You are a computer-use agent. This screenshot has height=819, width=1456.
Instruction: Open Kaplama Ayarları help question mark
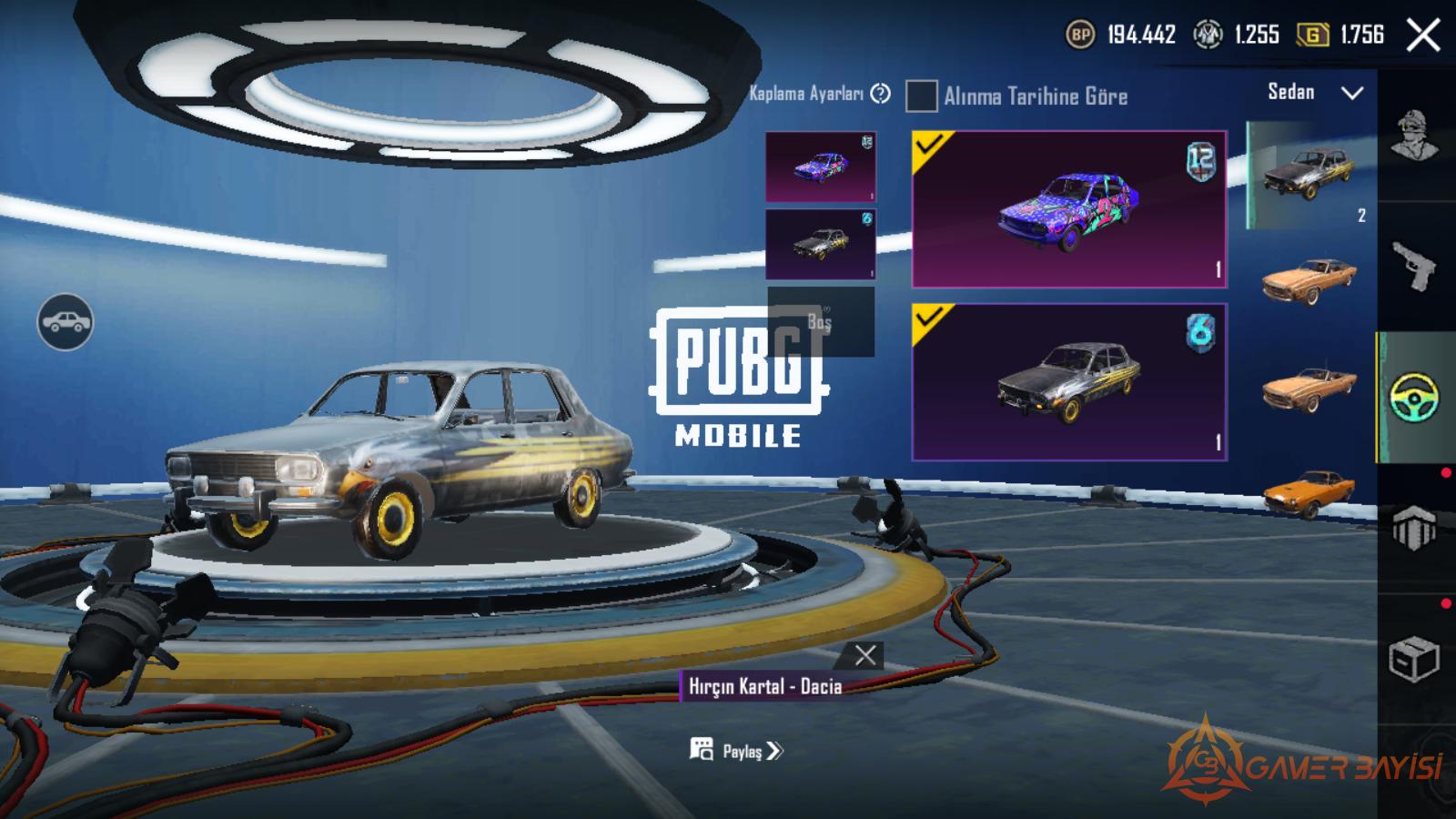coord(880,94)
